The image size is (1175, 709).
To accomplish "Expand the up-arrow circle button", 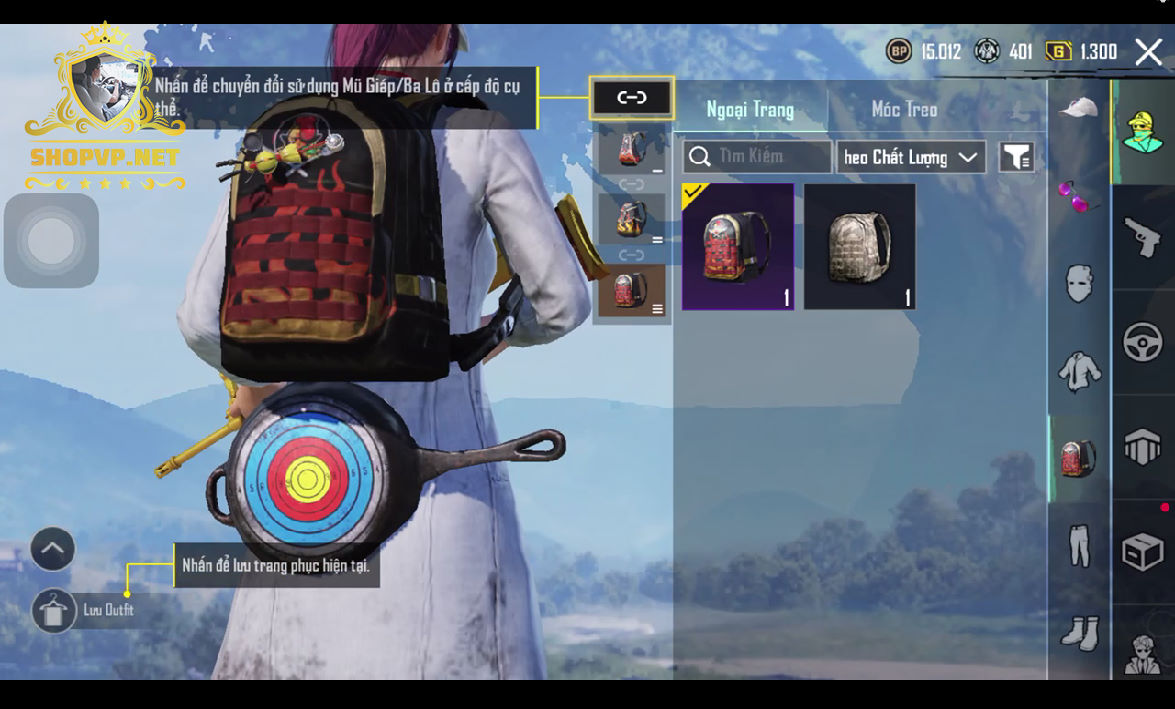I will [53, 549].
